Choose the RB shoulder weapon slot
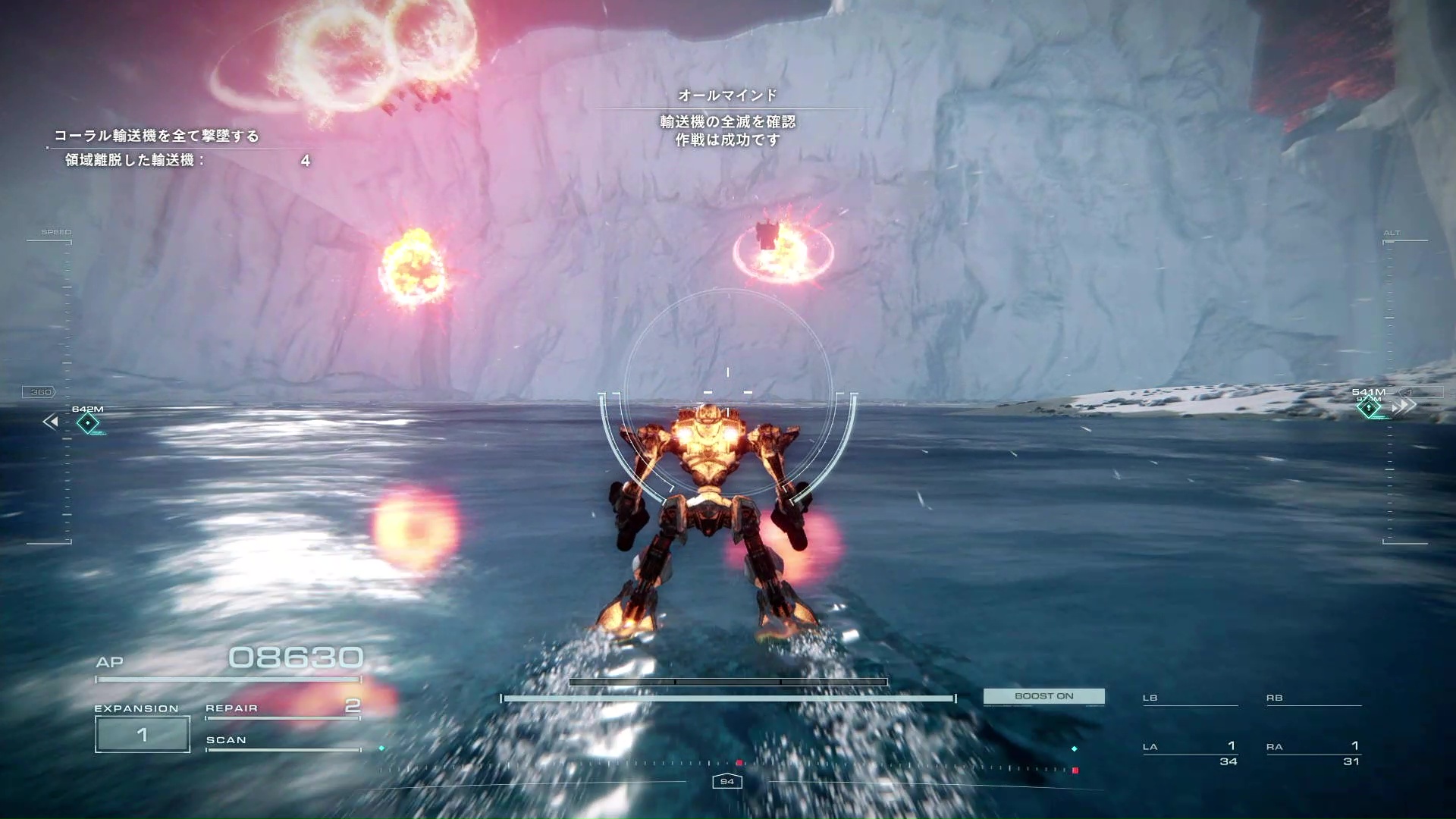The height and width of the screenshot is (819, 1456). click(1313, 698)
